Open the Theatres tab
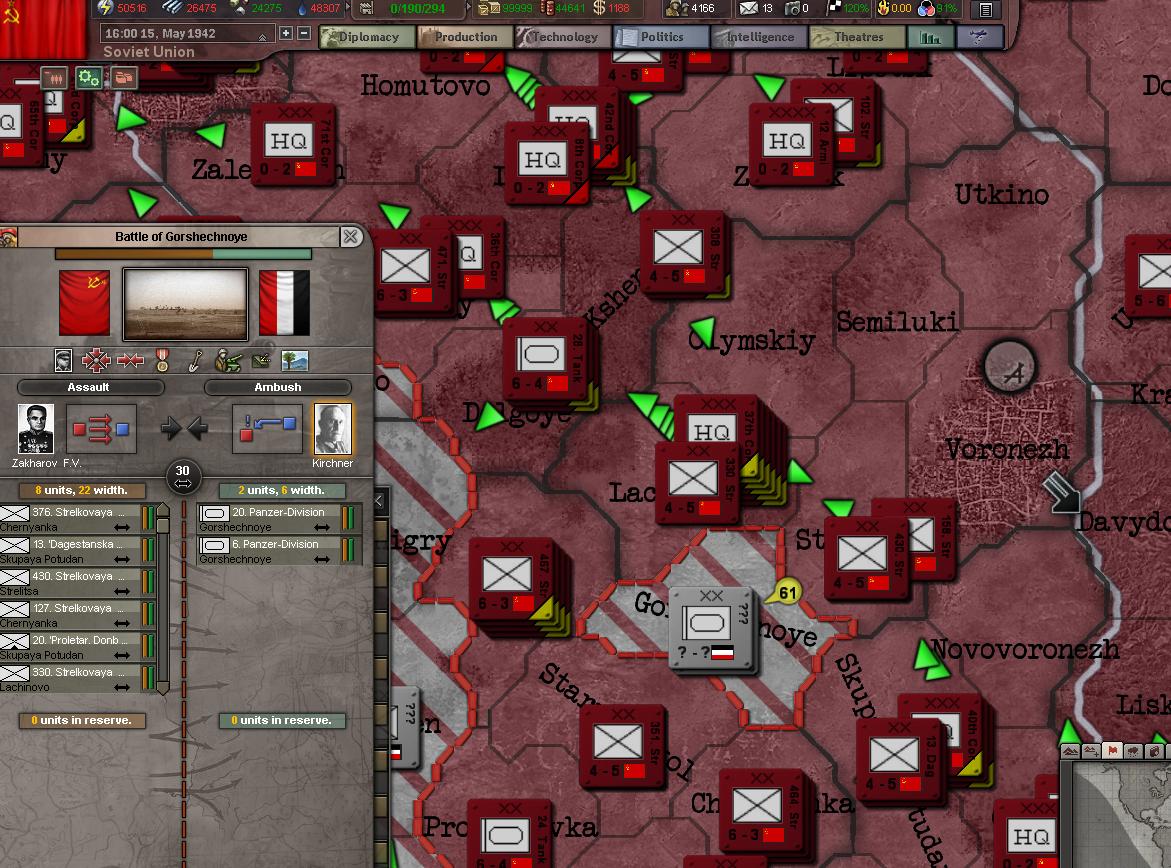This screenshot has width=1171, height=868. tap(856, 38)
